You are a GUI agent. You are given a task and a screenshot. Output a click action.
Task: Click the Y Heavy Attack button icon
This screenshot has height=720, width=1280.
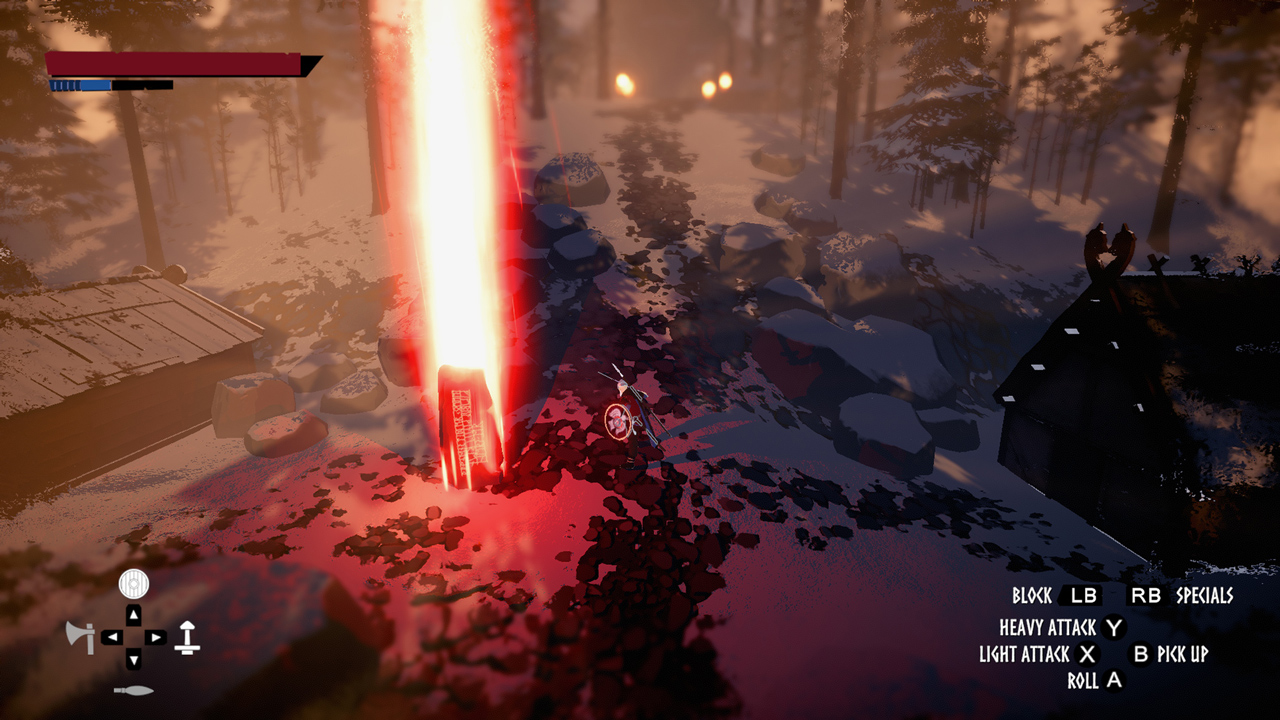coord(1115,628)
